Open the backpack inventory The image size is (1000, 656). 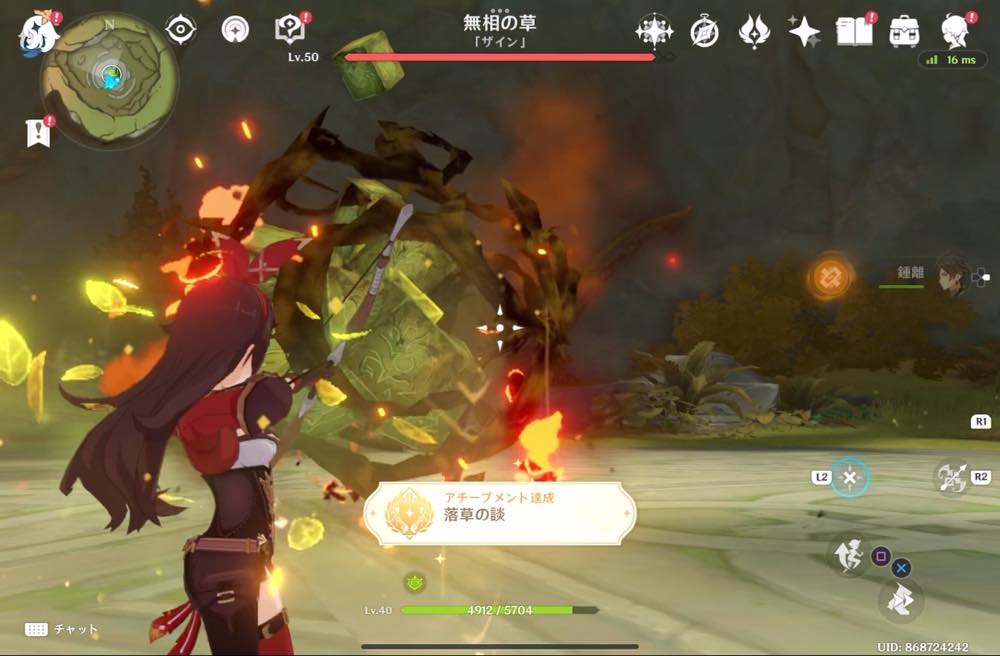[904, 32]
